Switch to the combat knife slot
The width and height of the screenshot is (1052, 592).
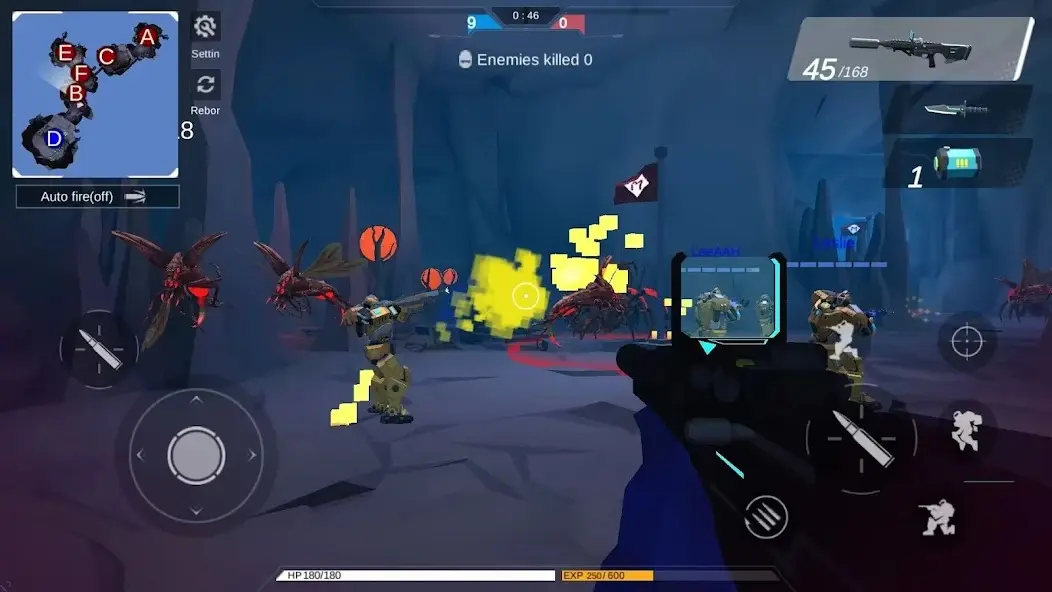(955, 109)
